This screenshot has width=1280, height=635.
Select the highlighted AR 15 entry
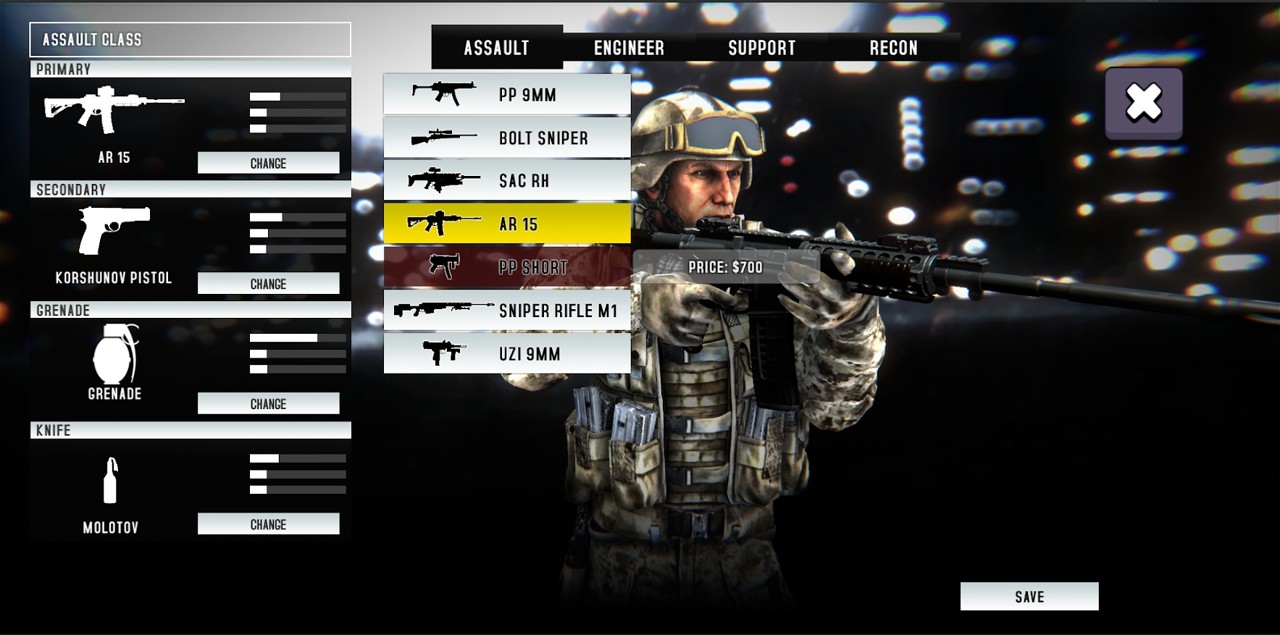(x=507, y=224)
